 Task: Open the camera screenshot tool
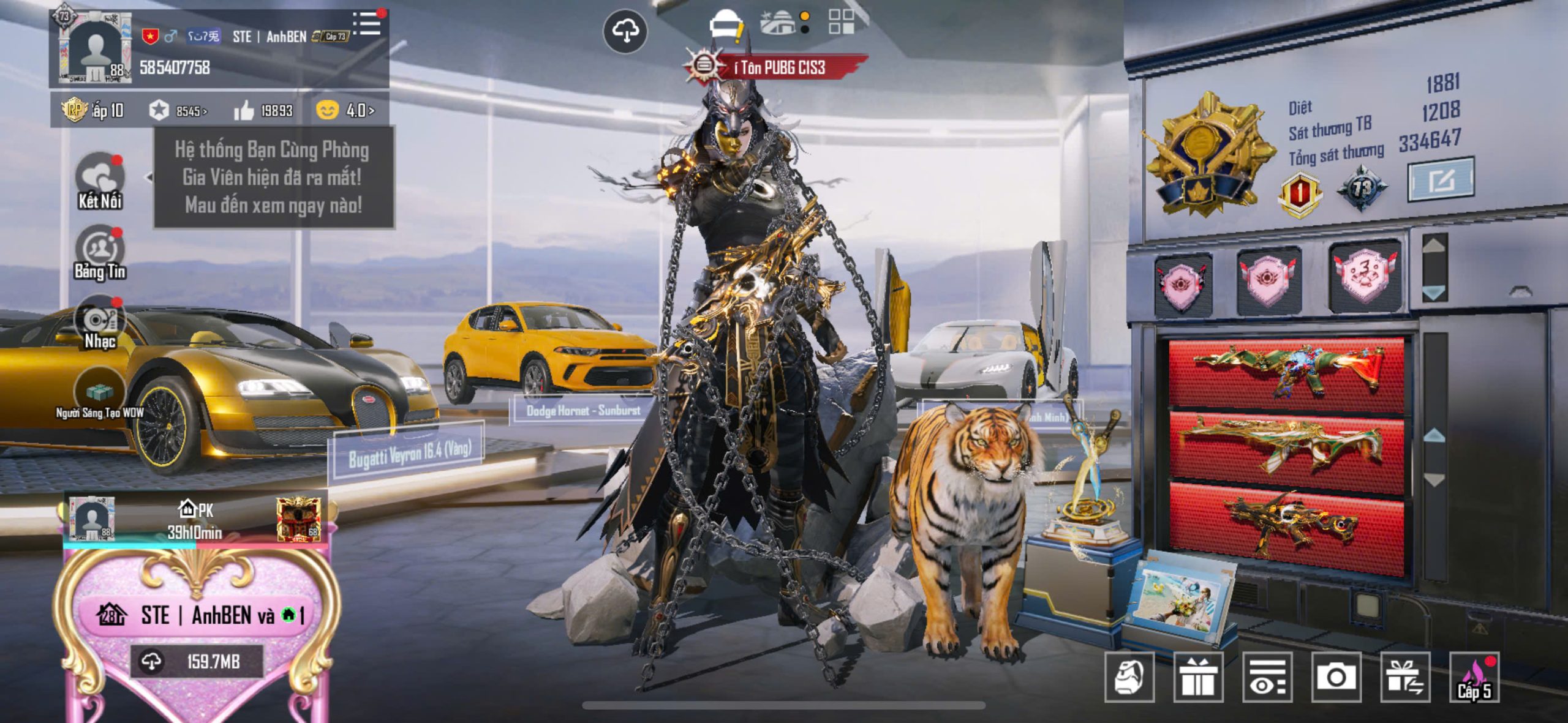click(x=1336, y=677)
